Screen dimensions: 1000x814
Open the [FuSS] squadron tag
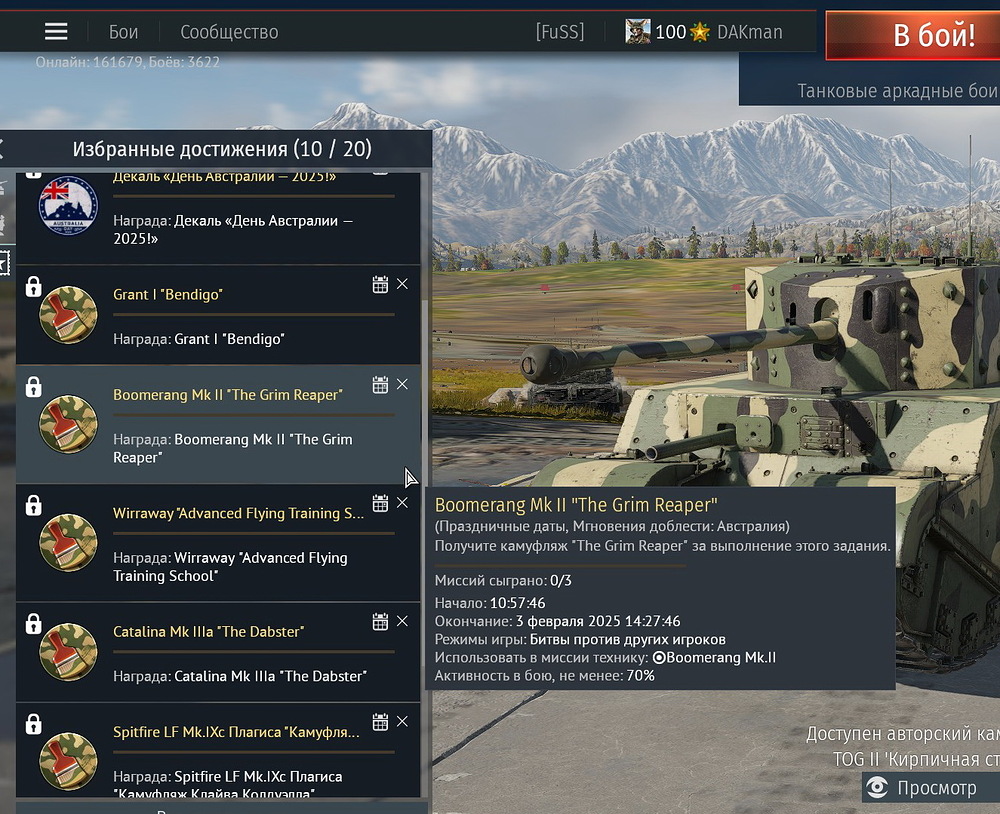point(560,32)
